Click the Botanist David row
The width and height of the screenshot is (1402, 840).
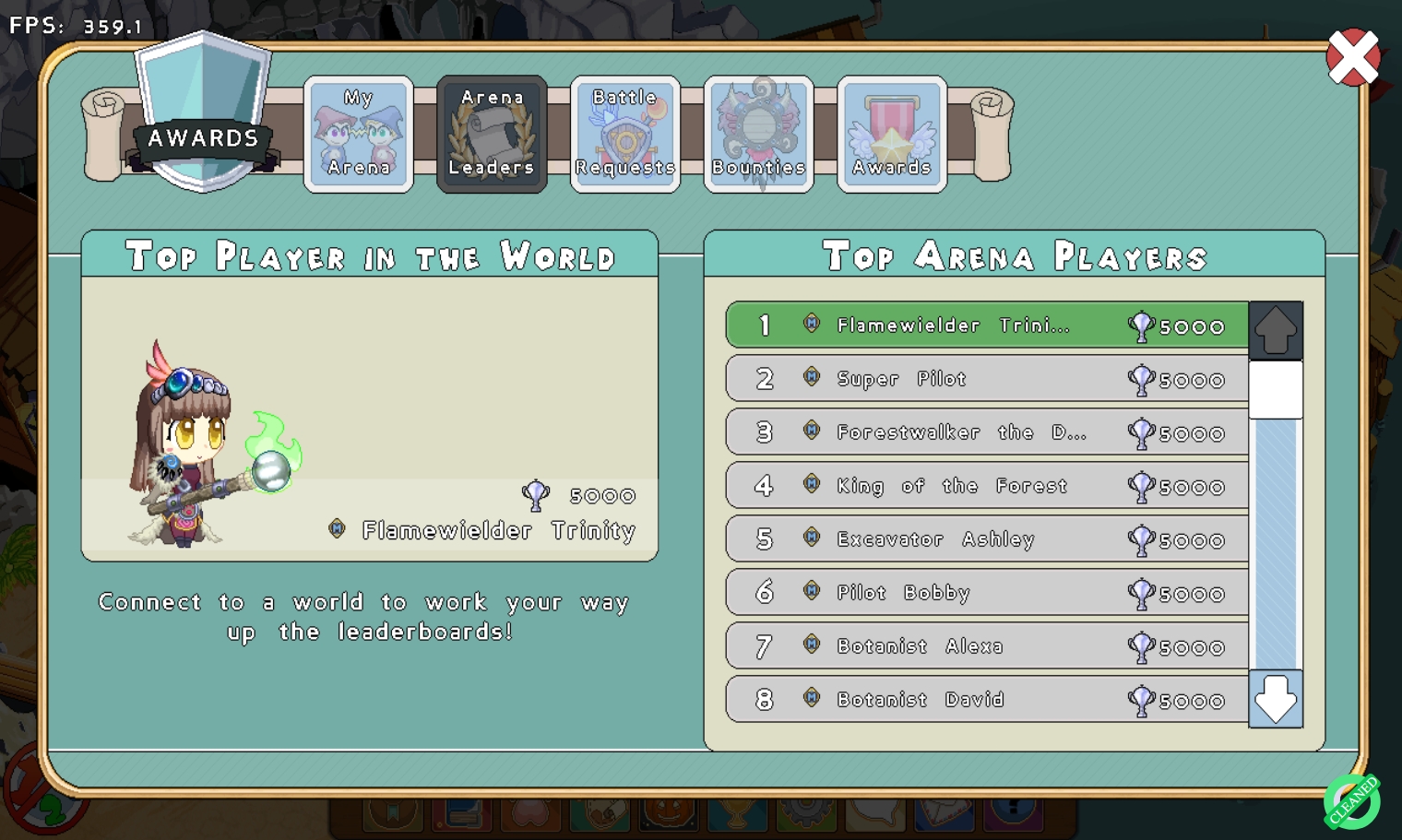point(987,700)
